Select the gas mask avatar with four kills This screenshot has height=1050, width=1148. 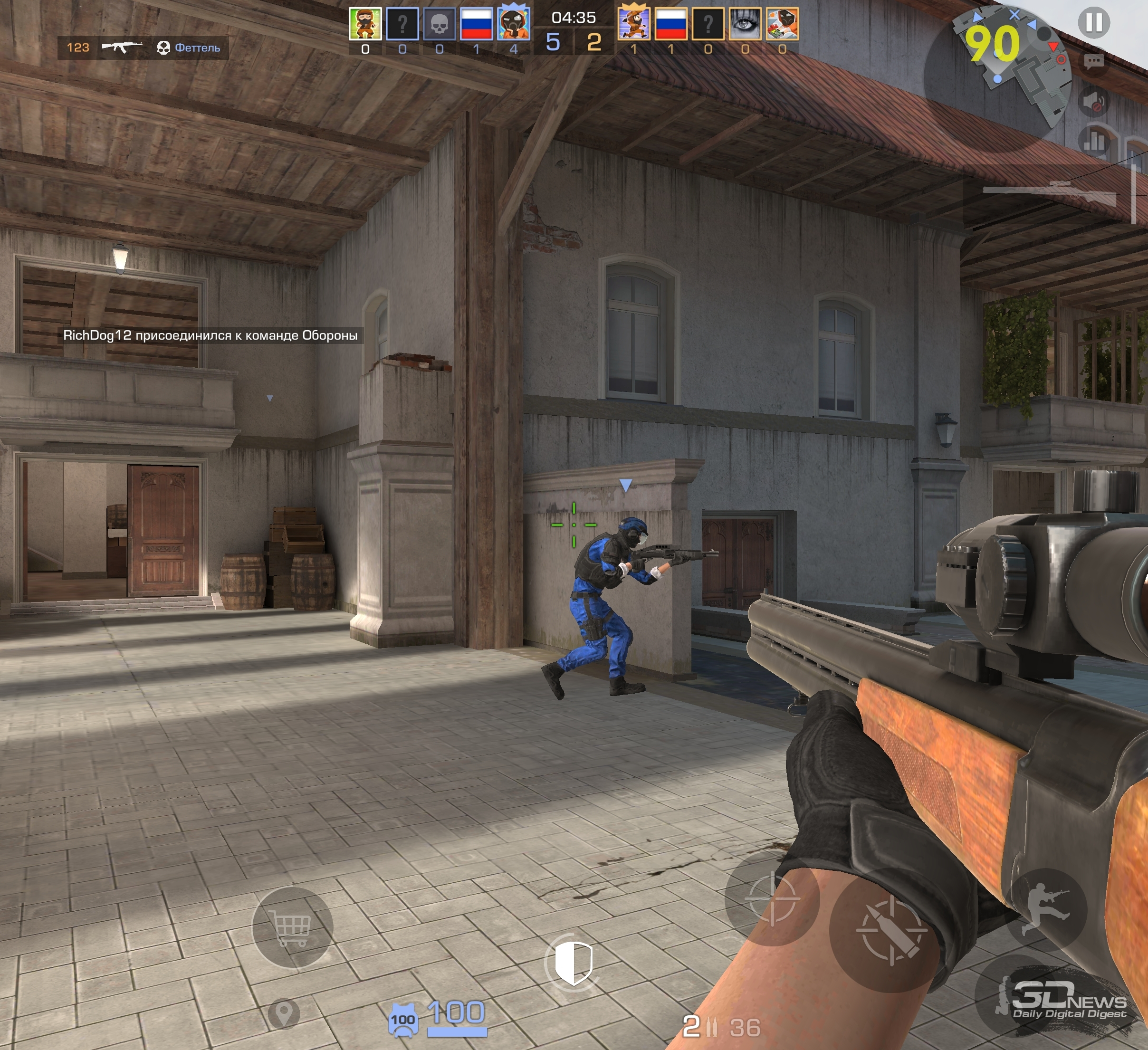(514, 24)
